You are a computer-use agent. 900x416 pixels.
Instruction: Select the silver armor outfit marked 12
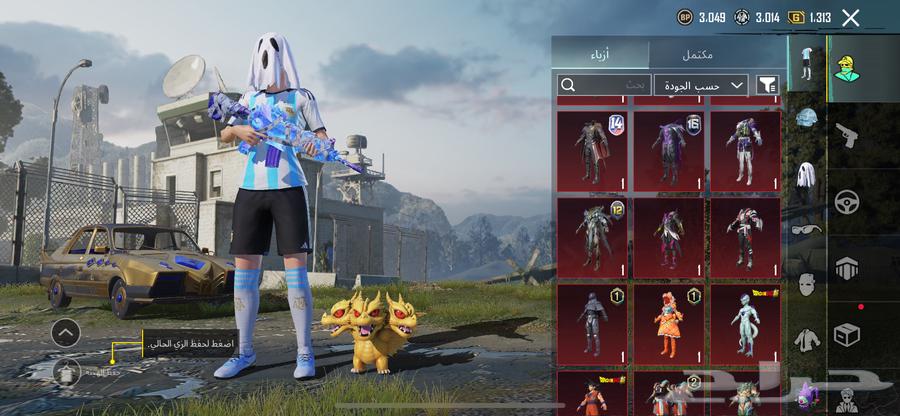click(592, 238)
